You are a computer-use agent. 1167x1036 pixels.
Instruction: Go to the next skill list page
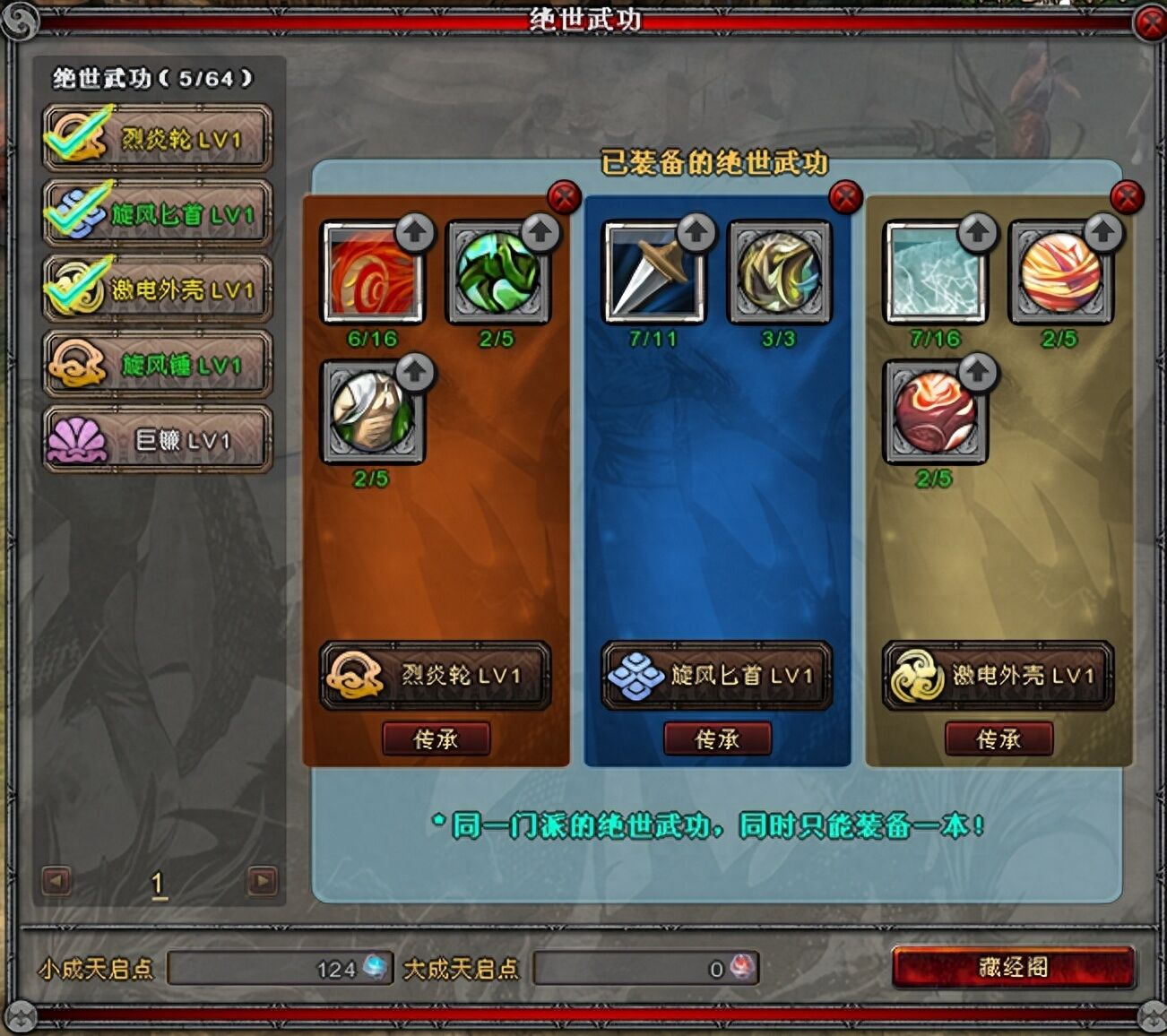[x=262, y=881]
